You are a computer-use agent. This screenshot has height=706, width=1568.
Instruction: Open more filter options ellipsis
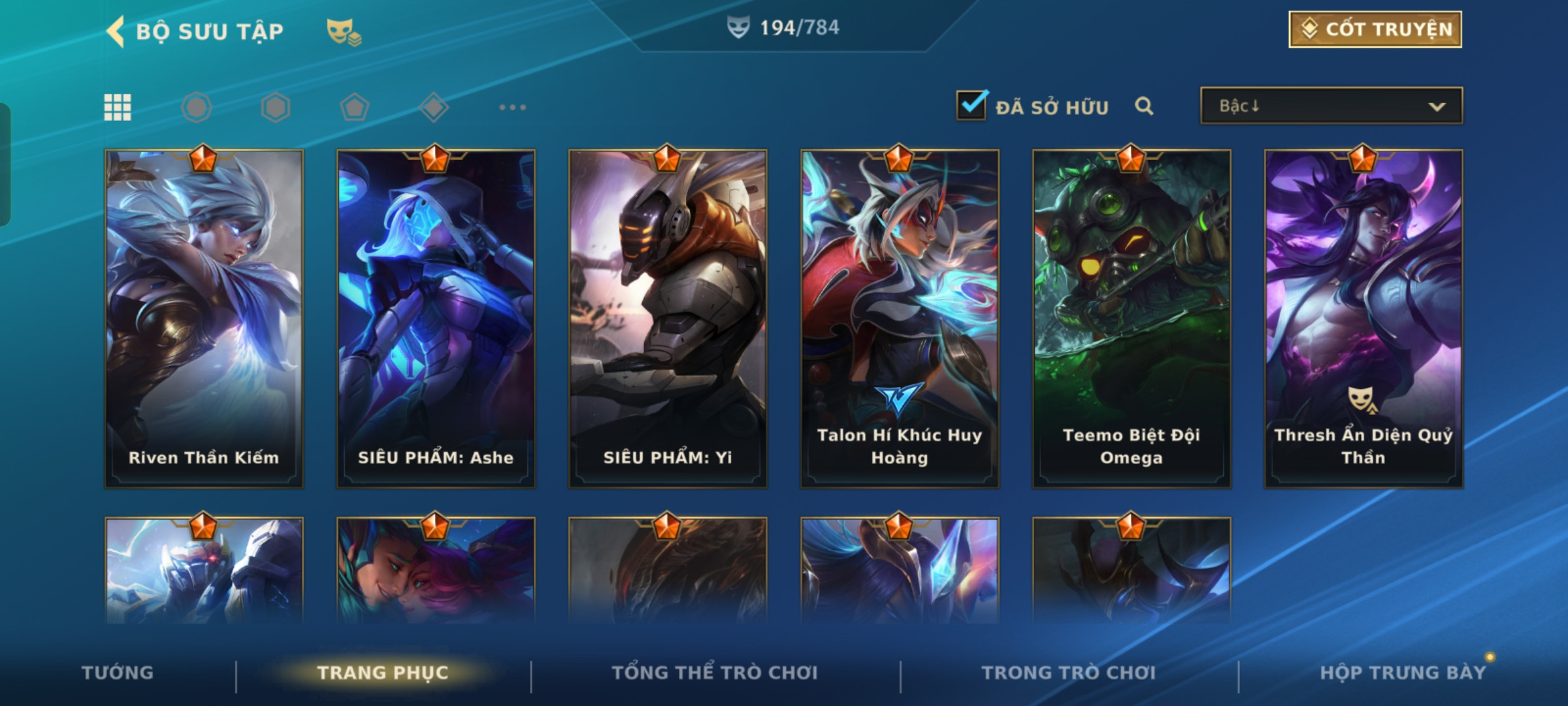coord(512,107)
